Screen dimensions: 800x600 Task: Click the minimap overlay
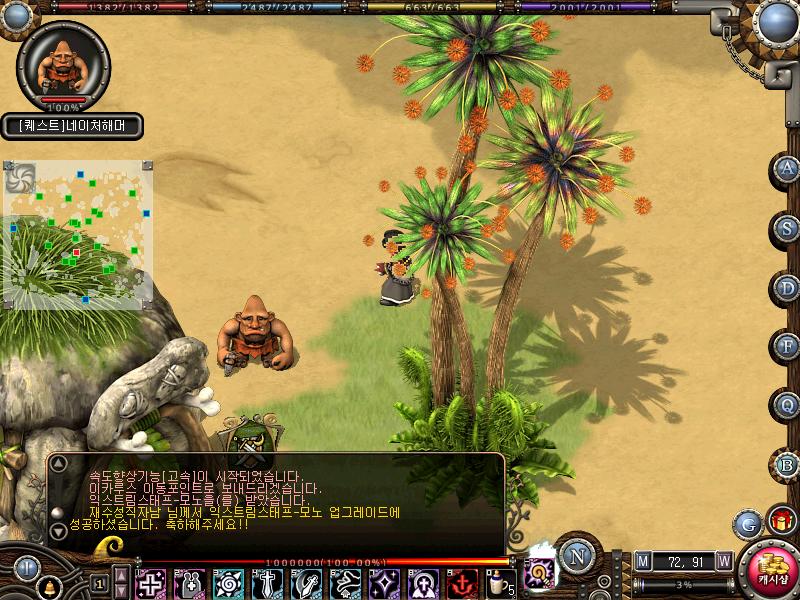tap(78, 235)
